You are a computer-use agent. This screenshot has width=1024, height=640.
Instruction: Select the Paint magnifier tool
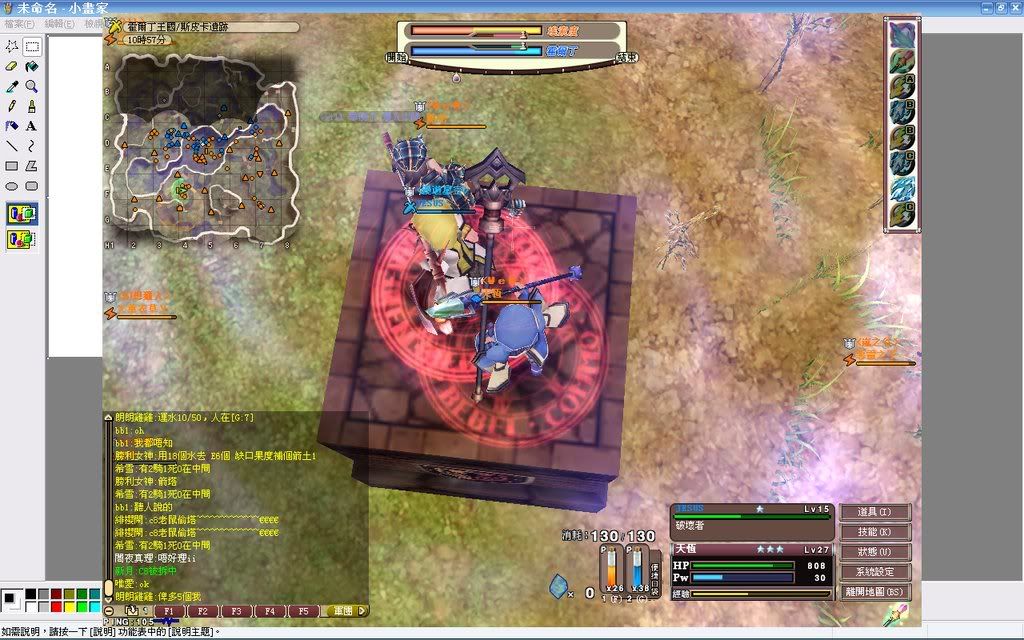31,86
